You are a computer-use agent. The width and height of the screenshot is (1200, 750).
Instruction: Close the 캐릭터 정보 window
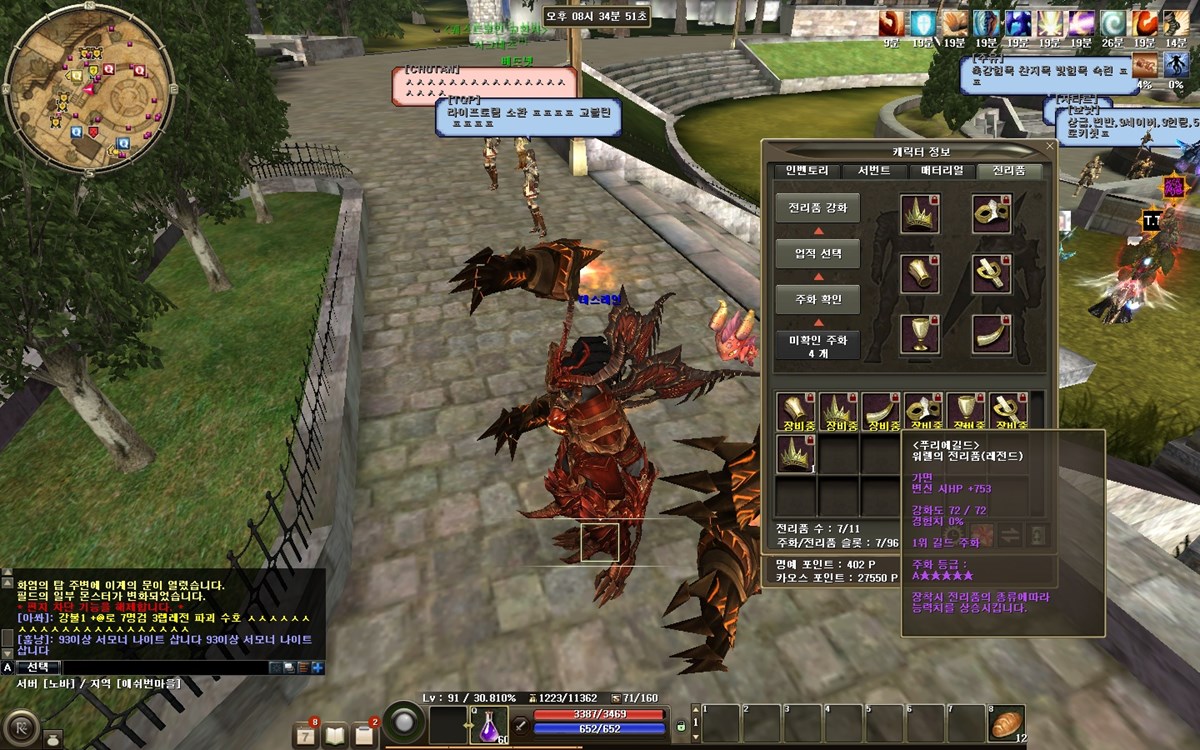(1049, 148)
